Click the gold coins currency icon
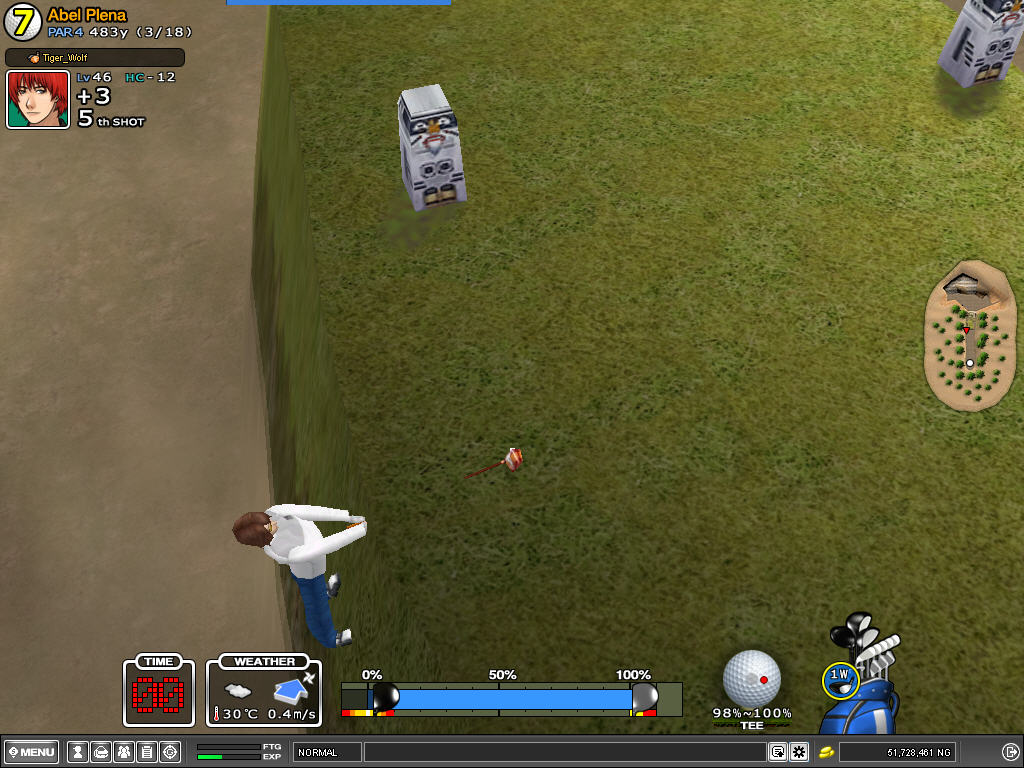This screenshot has width=1024, height=768. pyautogui.click(x=827, y=752)
